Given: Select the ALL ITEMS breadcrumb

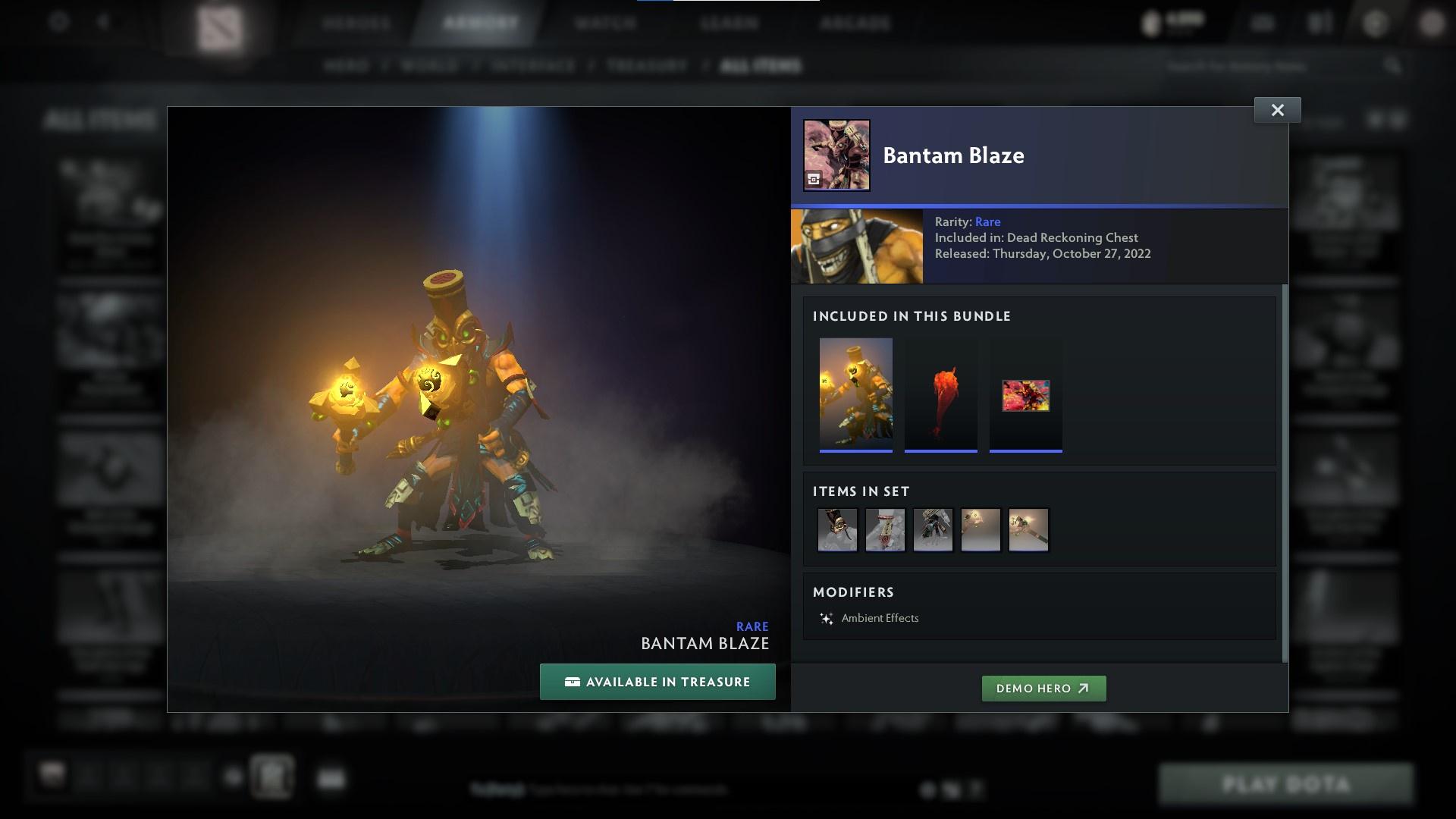Looking at the screenshot, I should (x=761, y=66).
